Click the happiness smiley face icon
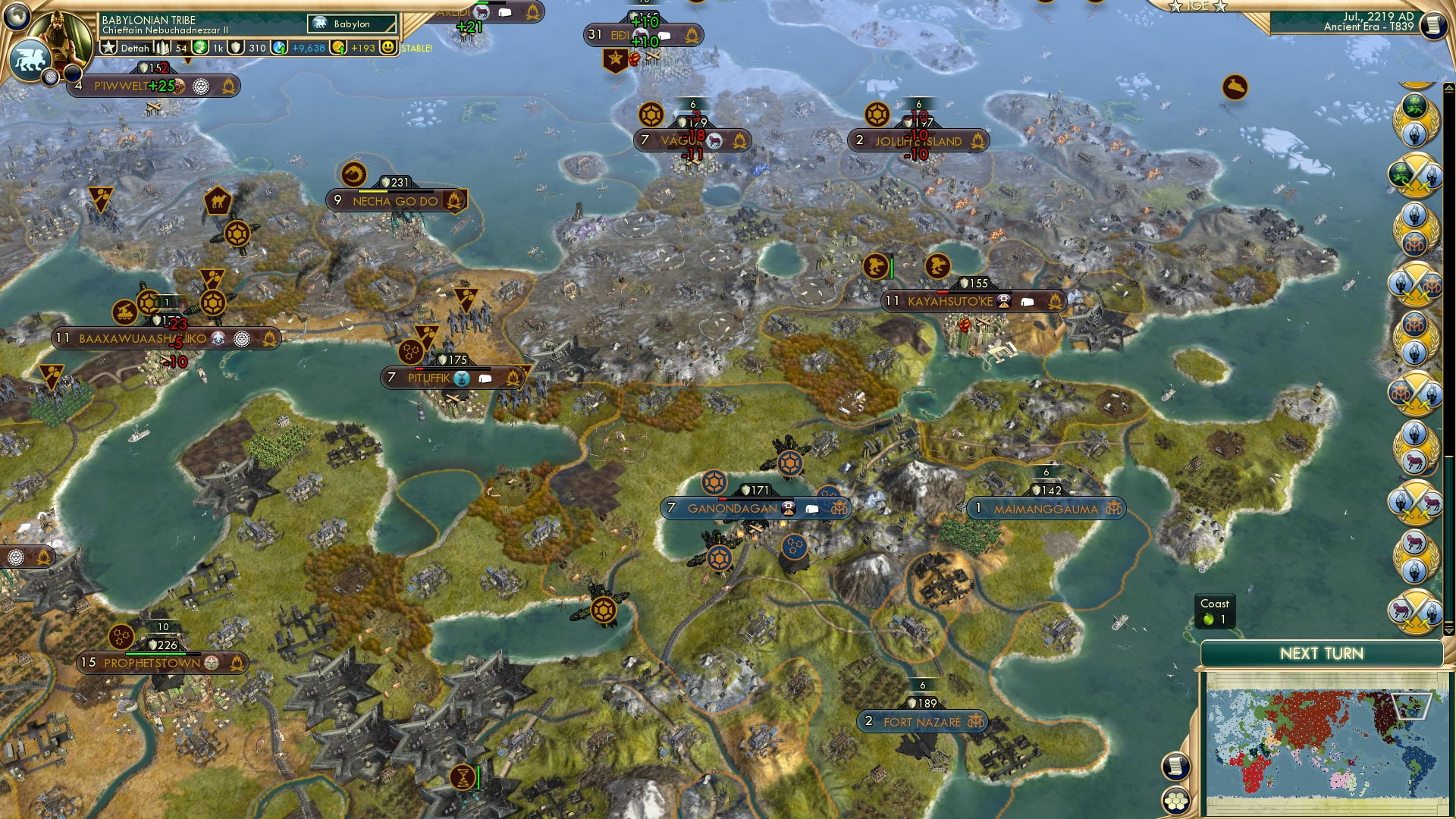 (x=388, y=47)
